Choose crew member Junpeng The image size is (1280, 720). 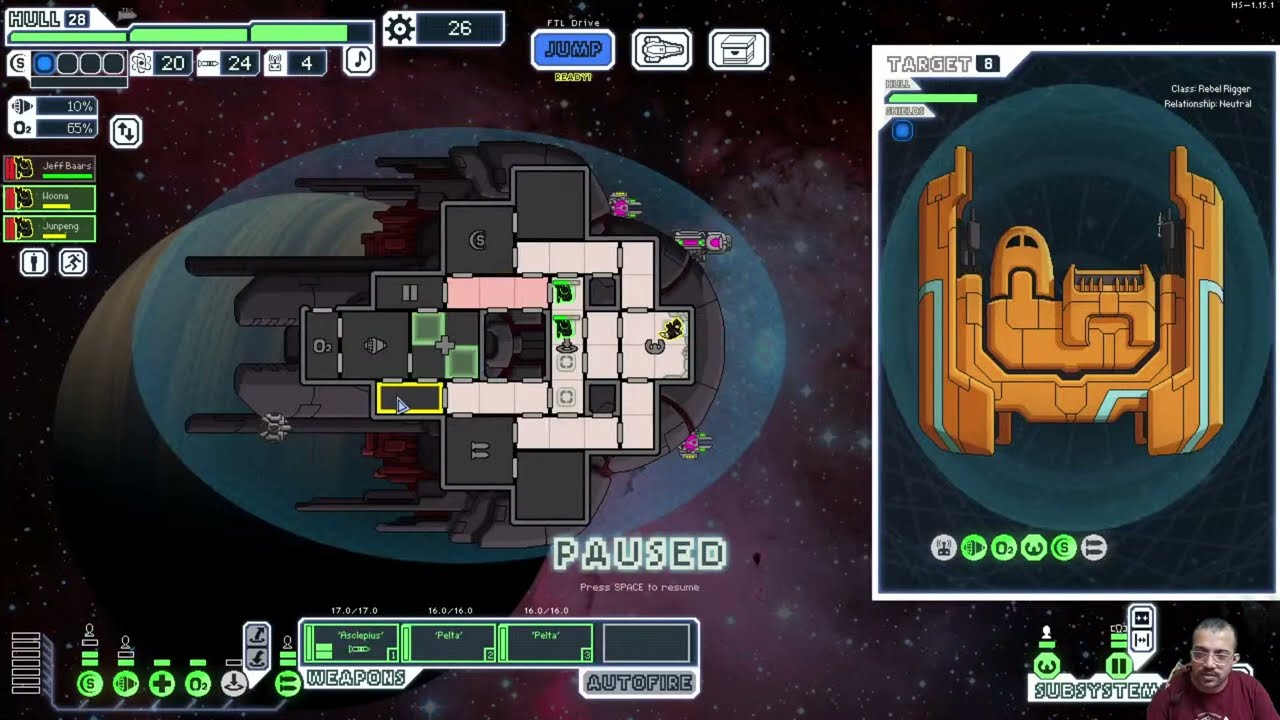pos(50,228)
